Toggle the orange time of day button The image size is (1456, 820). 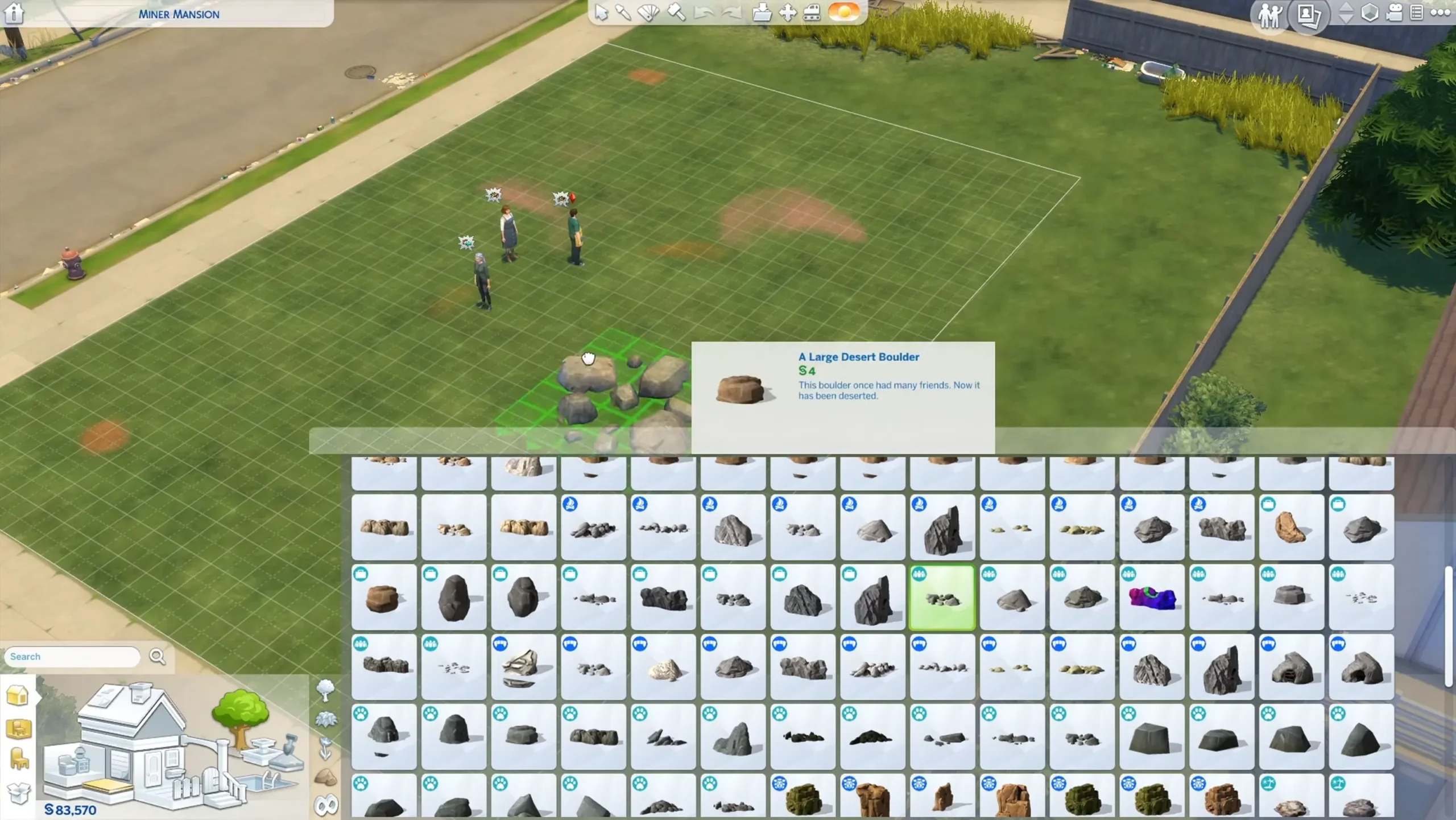point(843,12)
